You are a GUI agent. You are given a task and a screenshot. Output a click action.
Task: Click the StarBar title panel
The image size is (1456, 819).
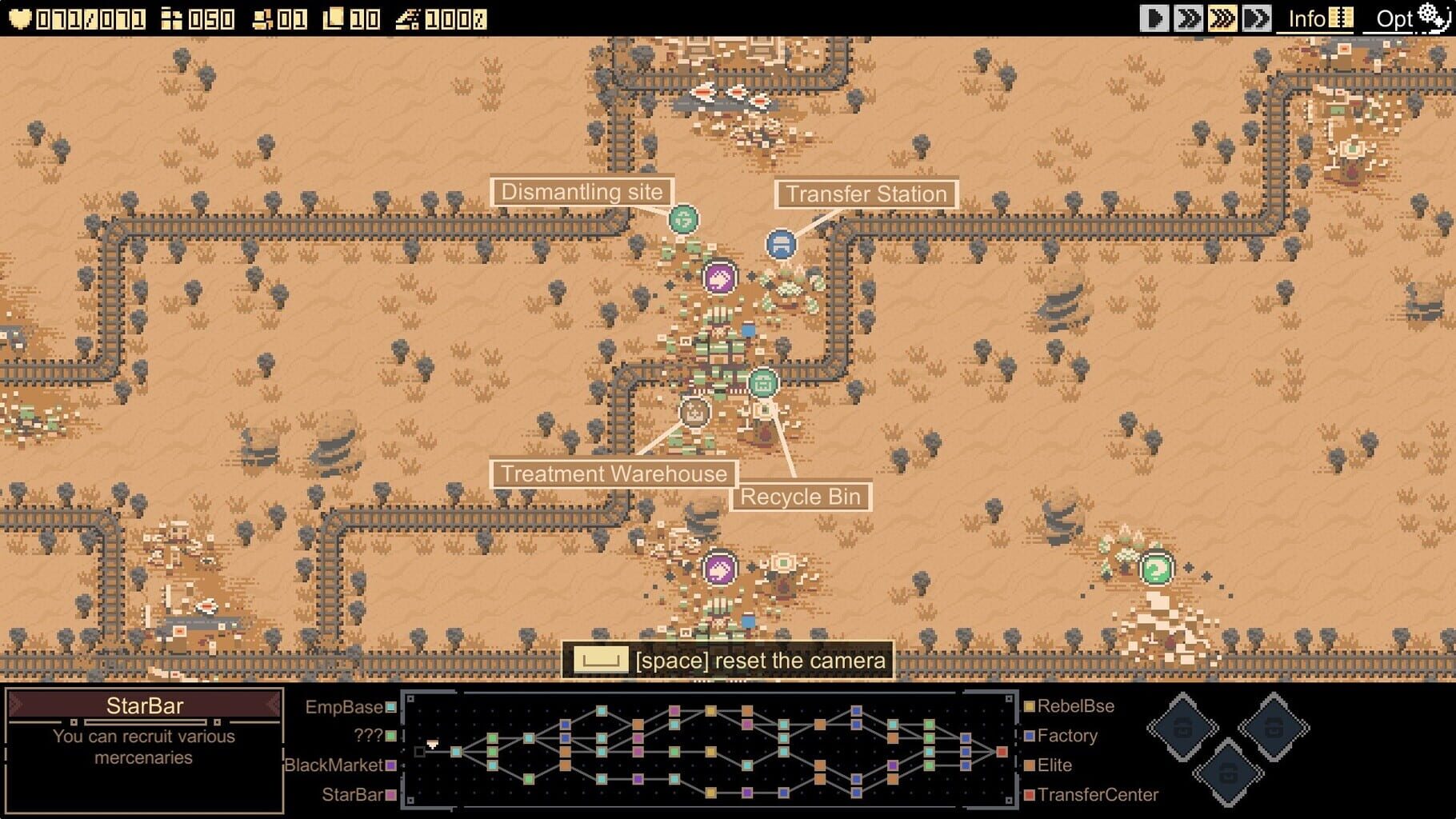click(146, 705)
